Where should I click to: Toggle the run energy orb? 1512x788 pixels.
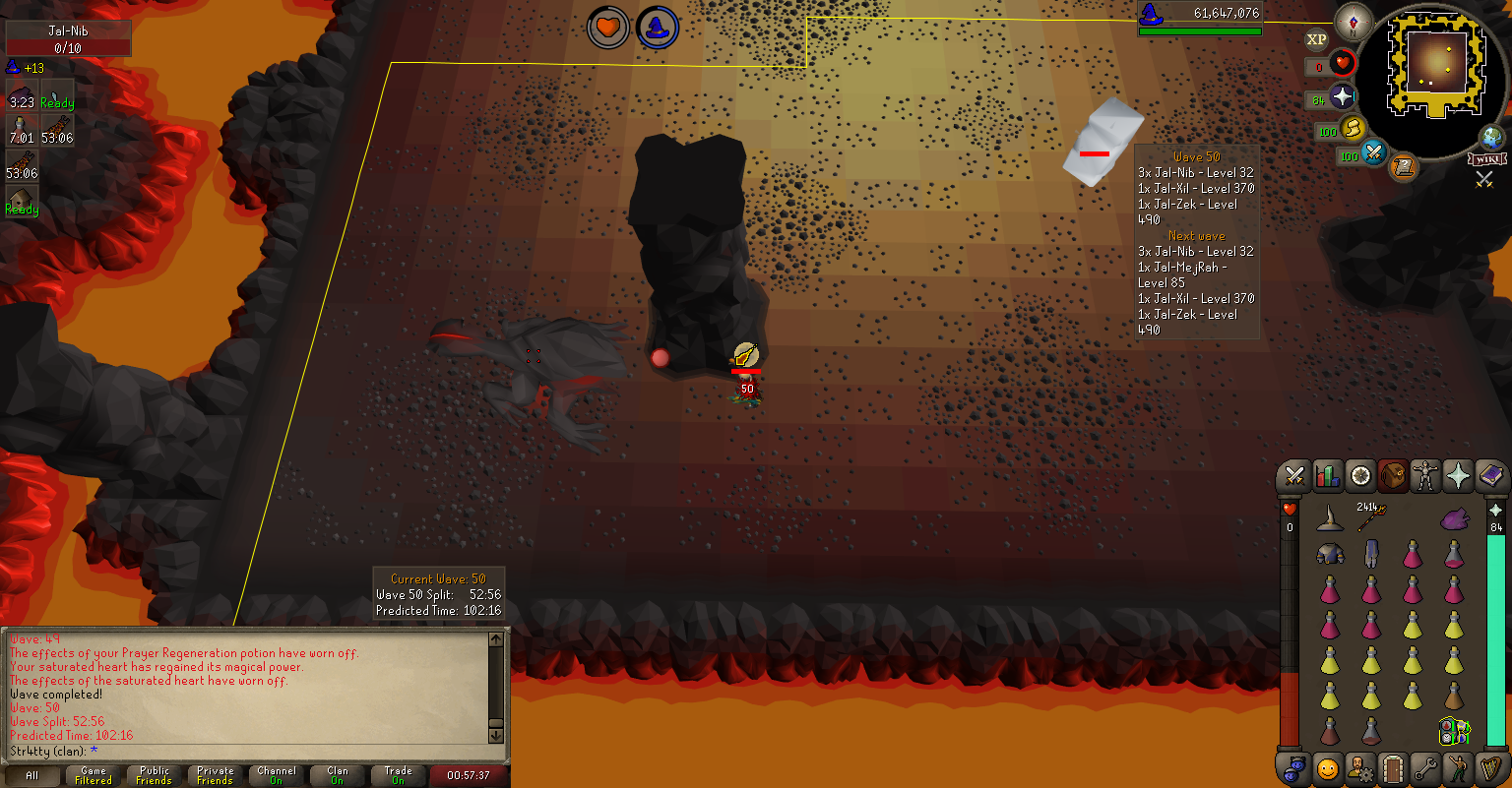tap(1352, 129)
